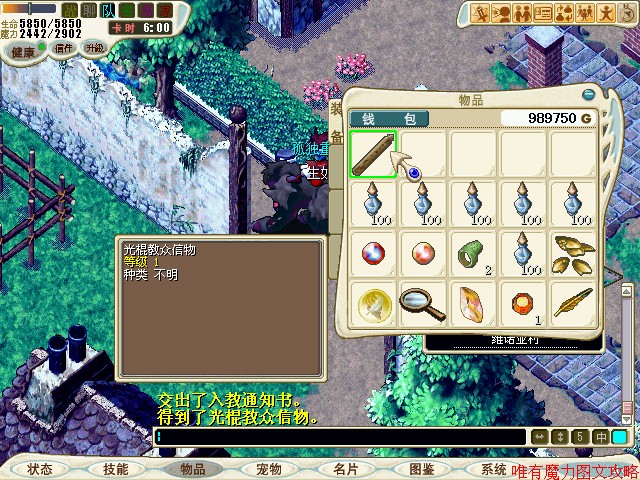This screenshot has width=640, height=480.
Task: Pick the magnifying glass item
Action: [422, 302]
